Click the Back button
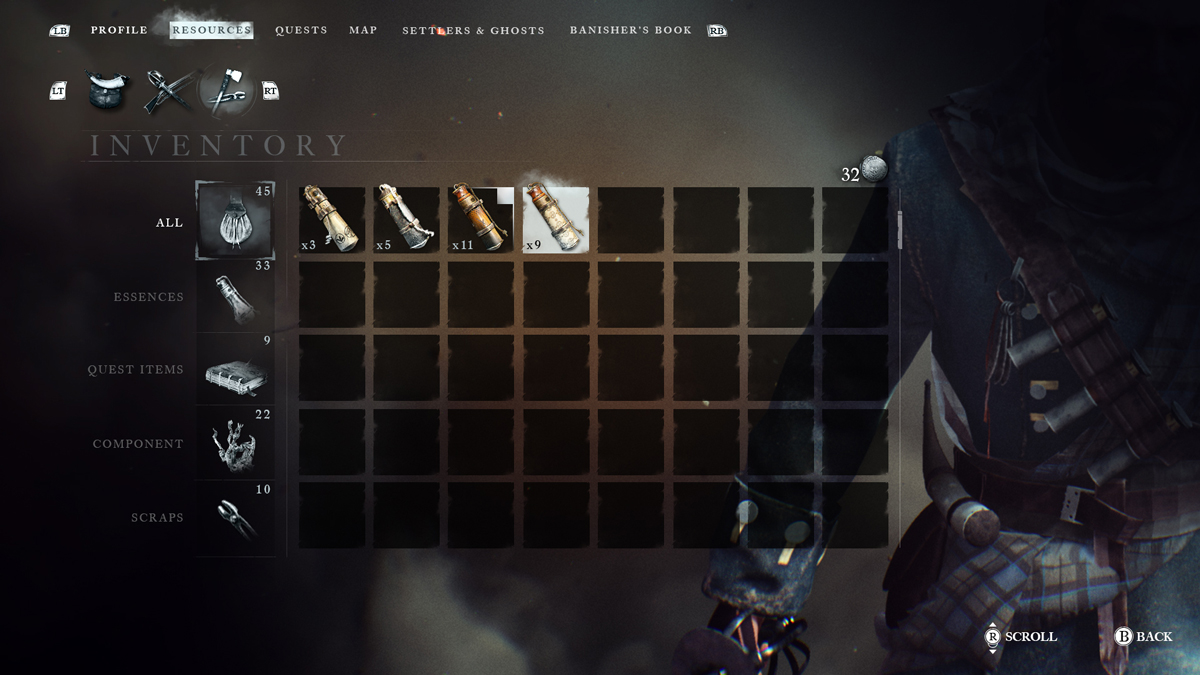The image size is (1200, 675). pos(1143,636)
